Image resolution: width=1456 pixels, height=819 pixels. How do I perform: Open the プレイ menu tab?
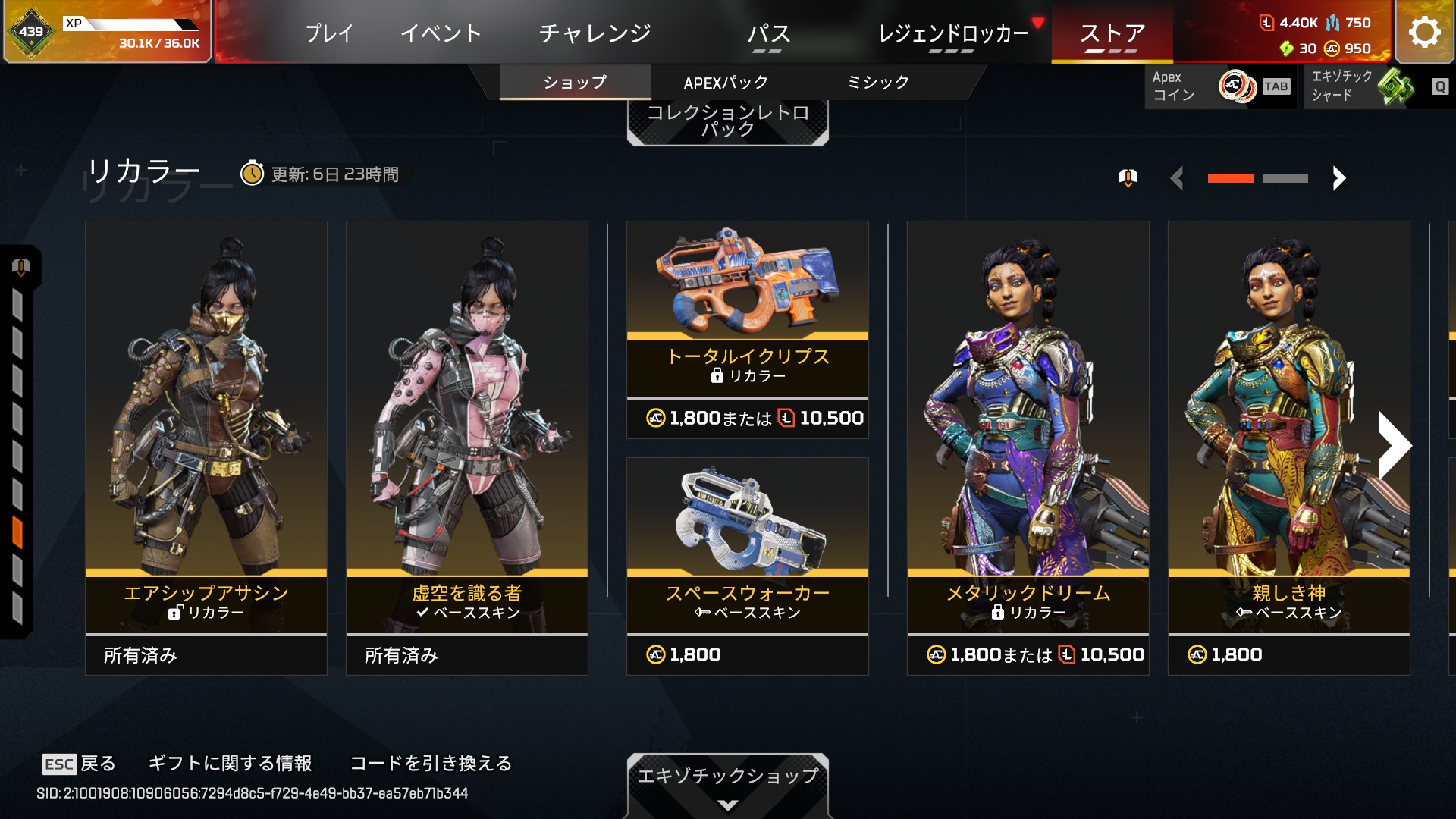point(329,33)
